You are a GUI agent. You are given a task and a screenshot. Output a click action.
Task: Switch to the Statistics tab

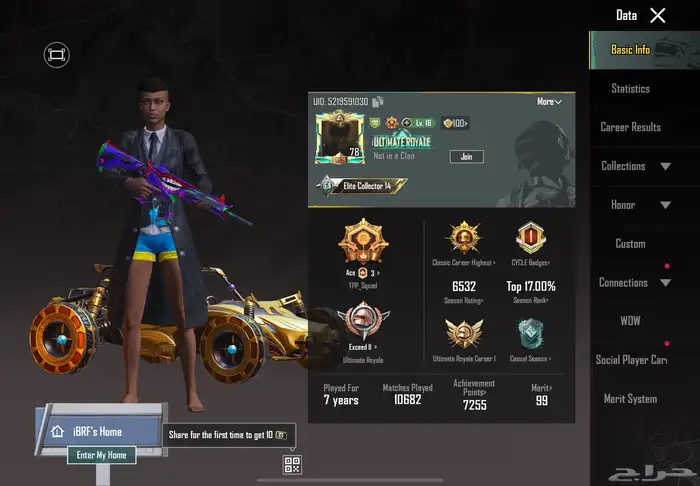(630, 89)
